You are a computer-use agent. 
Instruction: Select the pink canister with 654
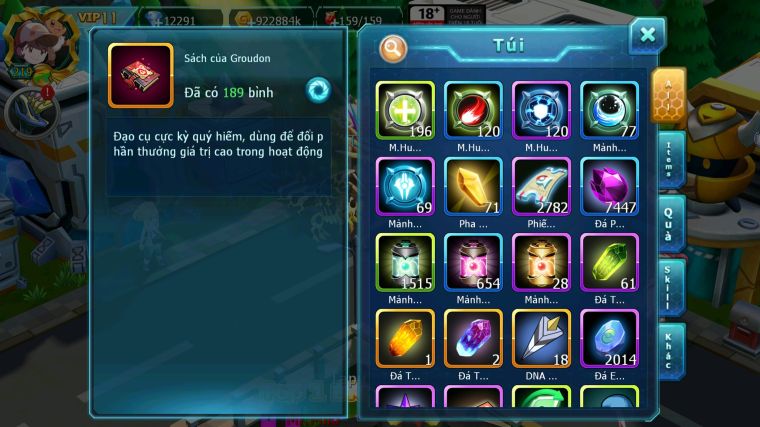(473, 262)
